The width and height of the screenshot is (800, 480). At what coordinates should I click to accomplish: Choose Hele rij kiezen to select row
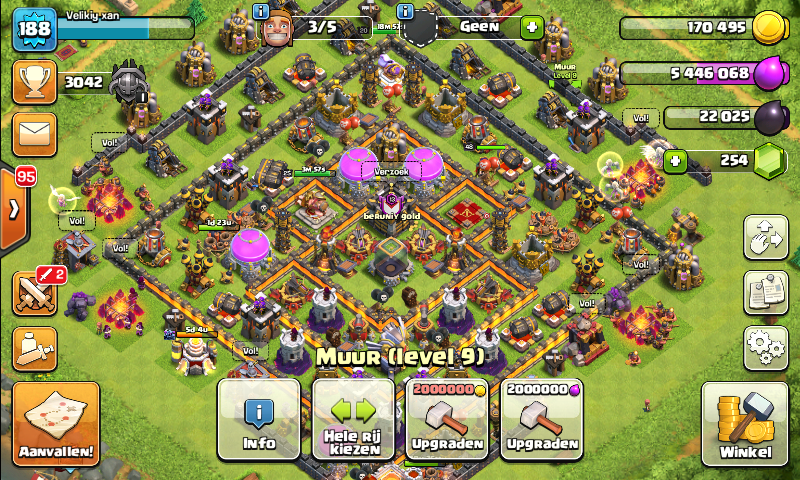tap(353, 418)
